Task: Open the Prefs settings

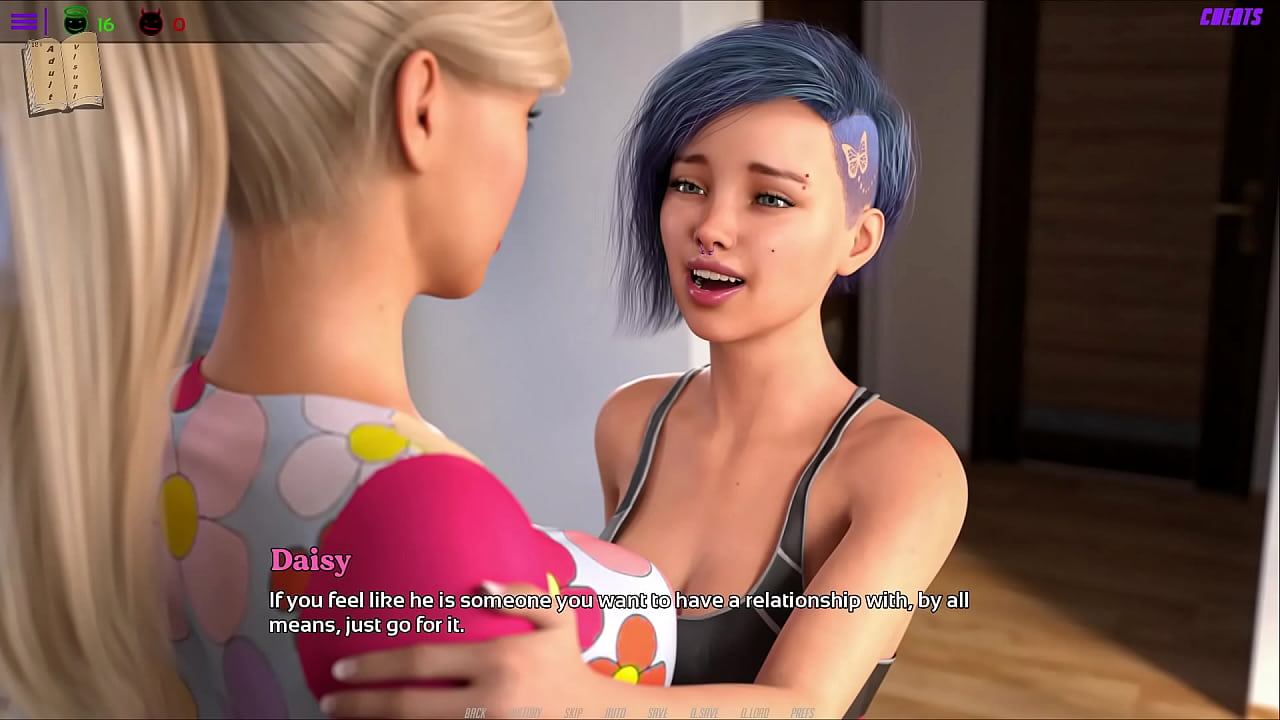Action: tap(803, 713)
